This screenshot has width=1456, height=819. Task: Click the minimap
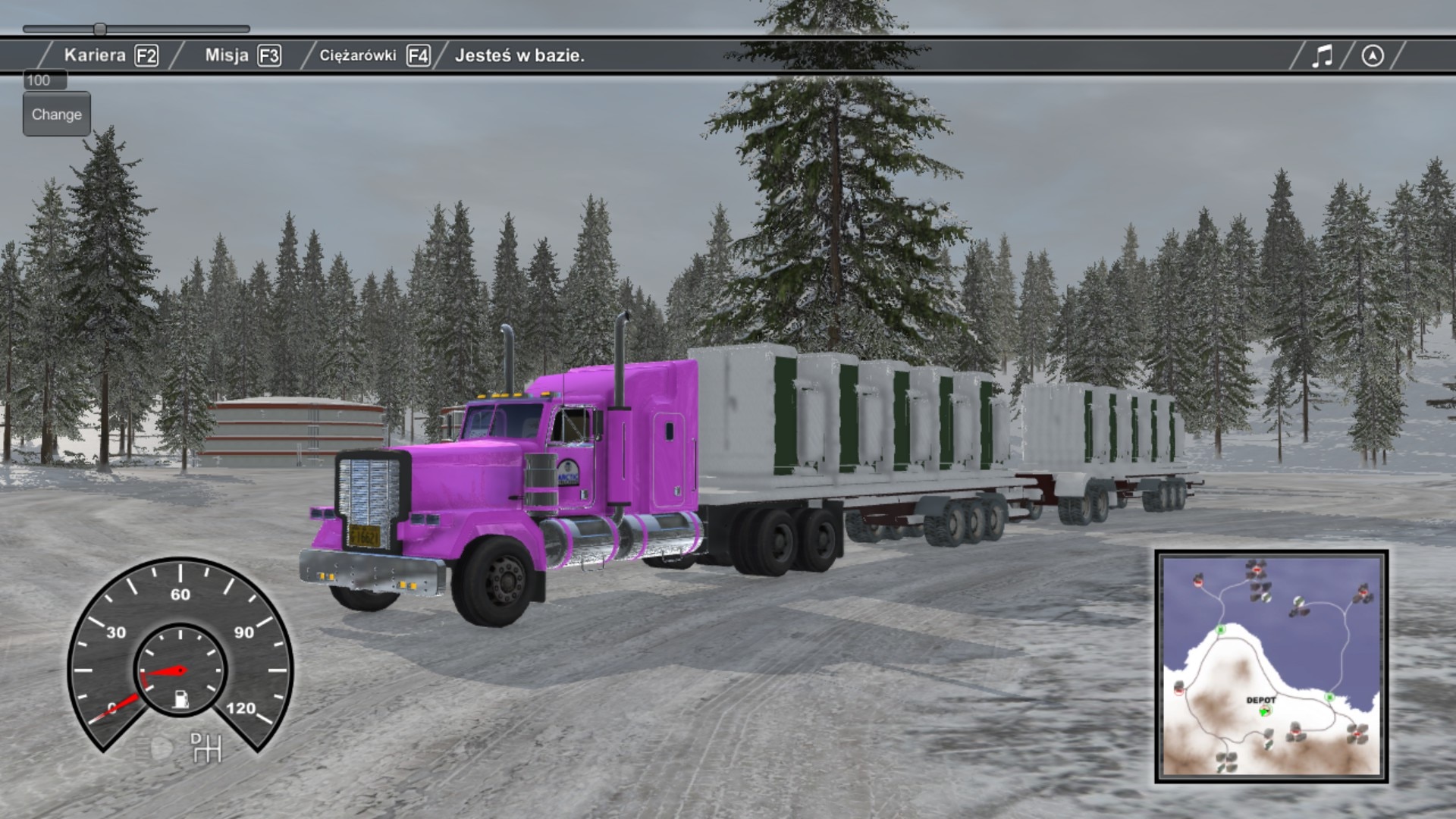click(x=1271, y=666)
